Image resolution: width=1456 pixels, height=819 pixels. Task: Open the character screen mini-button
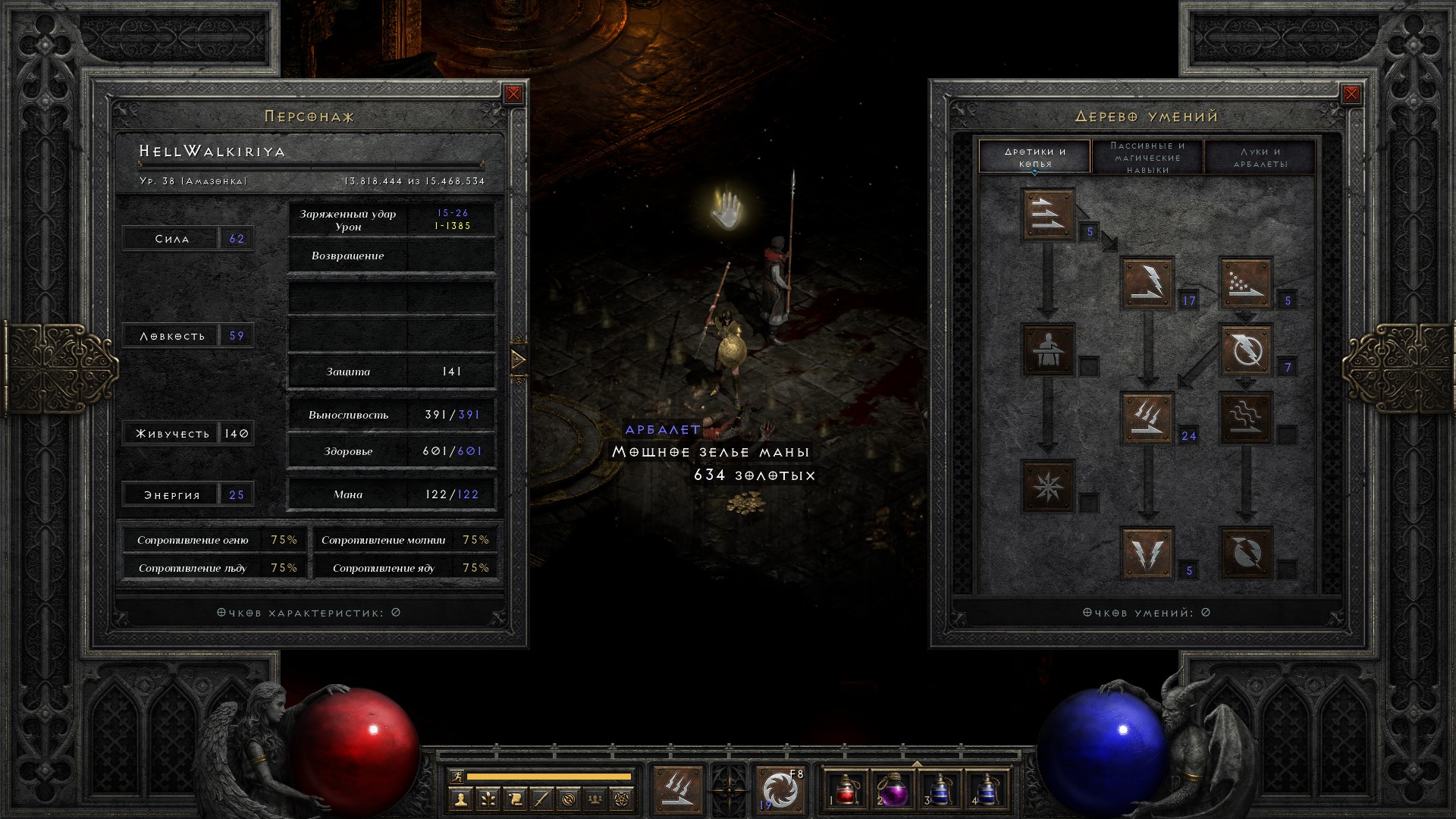point(460,799)
